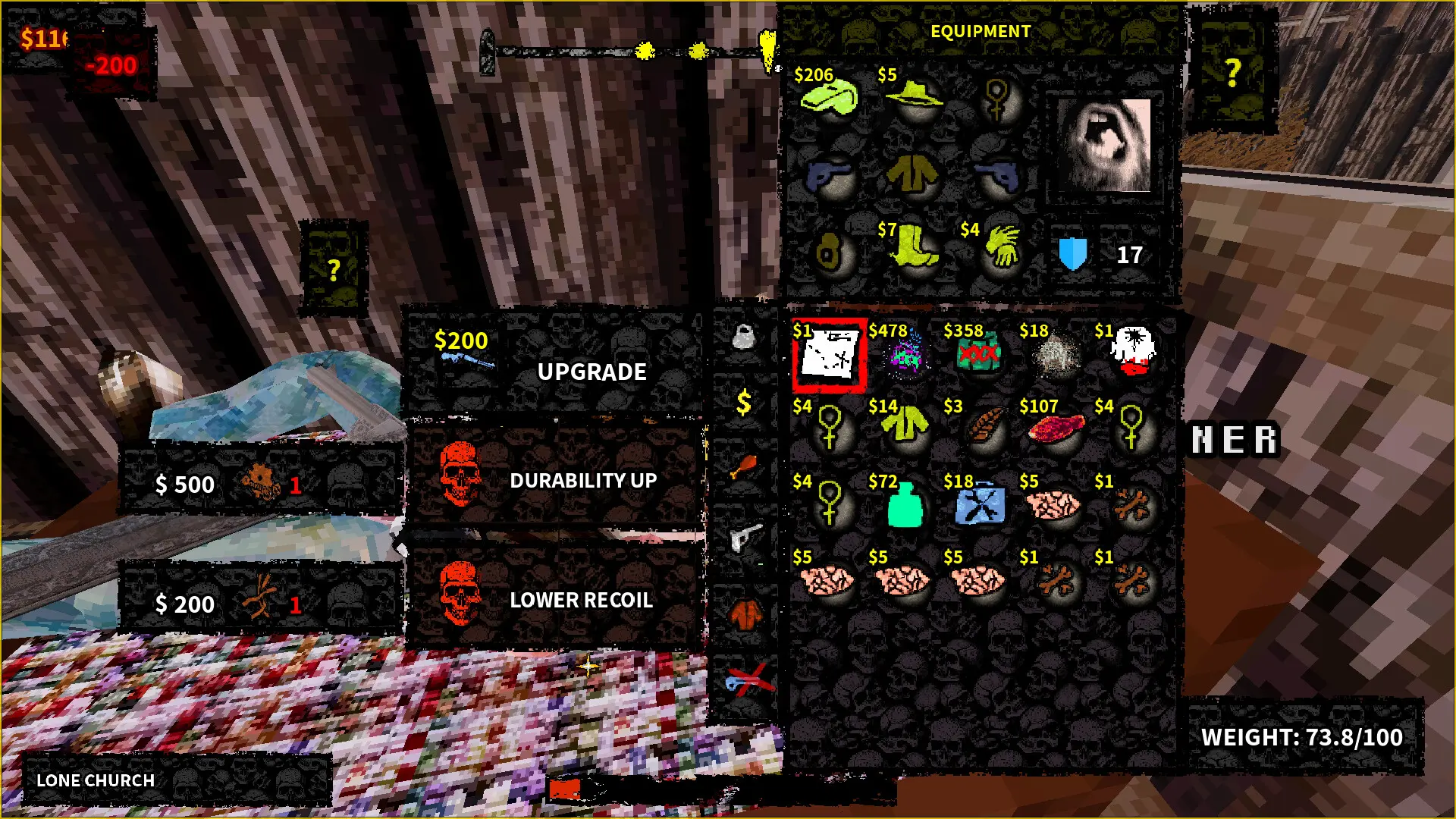This screenshot has height=819, width=1456.
Task: Select the blue shield armor indicator
Action: point(1075,254)
